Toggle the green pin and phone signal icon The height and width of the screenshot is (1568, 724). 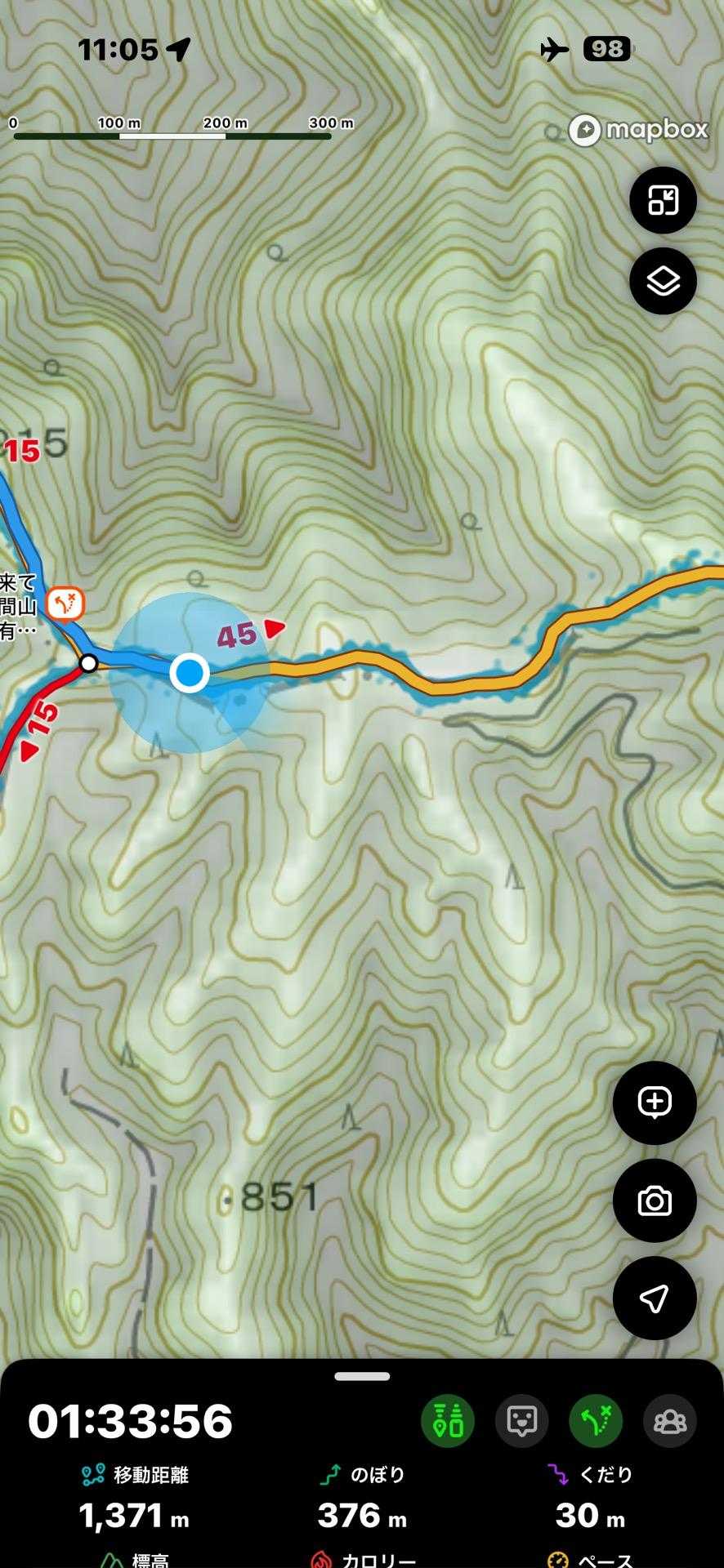(x=448, y=1422)
